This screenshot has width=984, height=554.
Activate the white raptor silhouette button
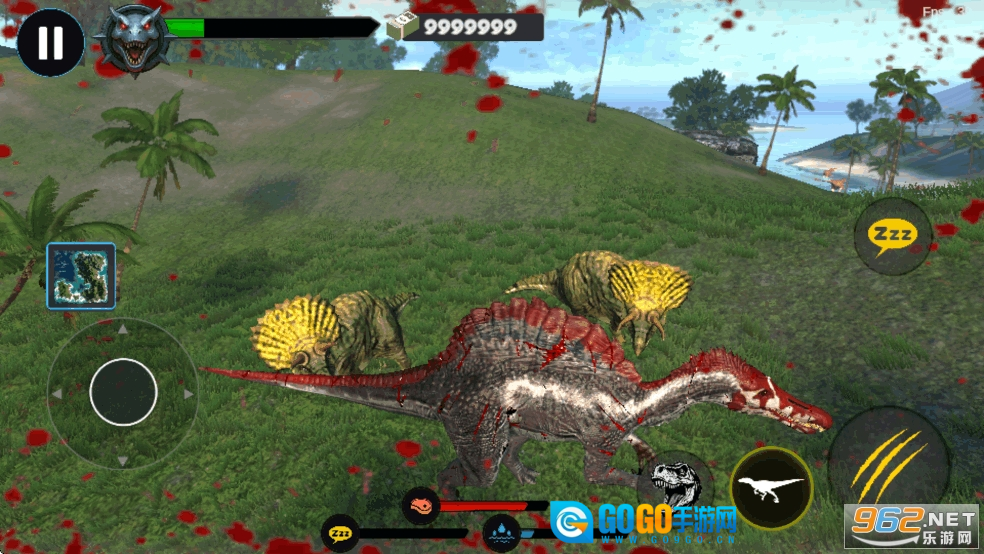coord(771,488)
